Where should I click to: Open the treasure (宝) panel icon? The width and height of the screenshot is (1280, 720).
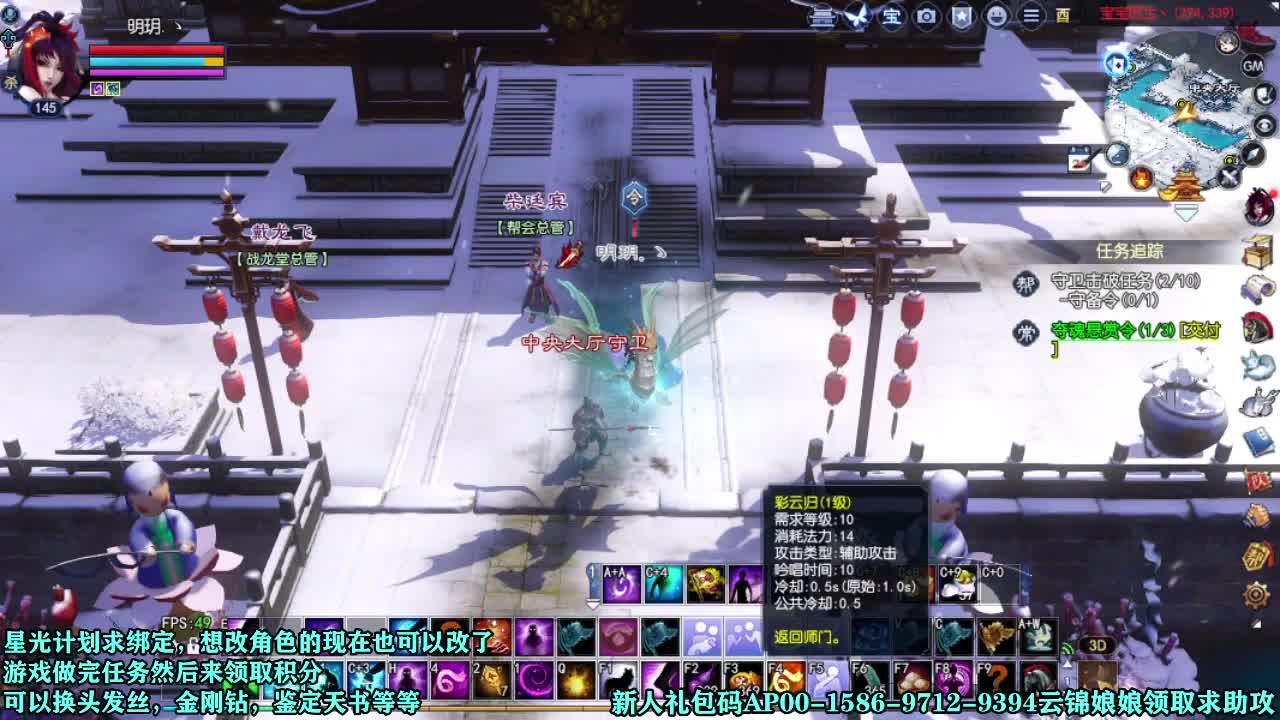(890, 17)
